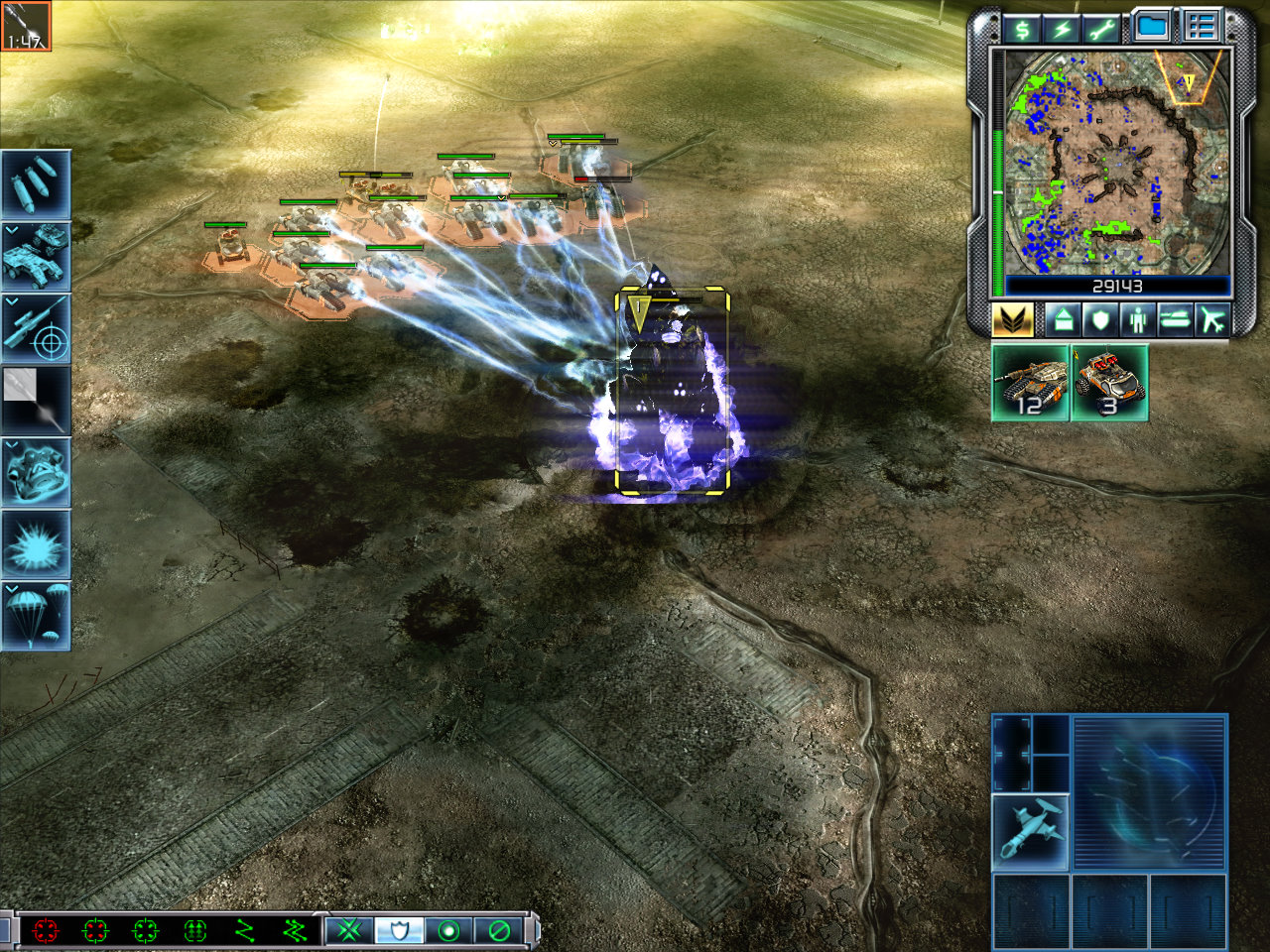Open the blue folder button above the minimap

(1153, 27)
